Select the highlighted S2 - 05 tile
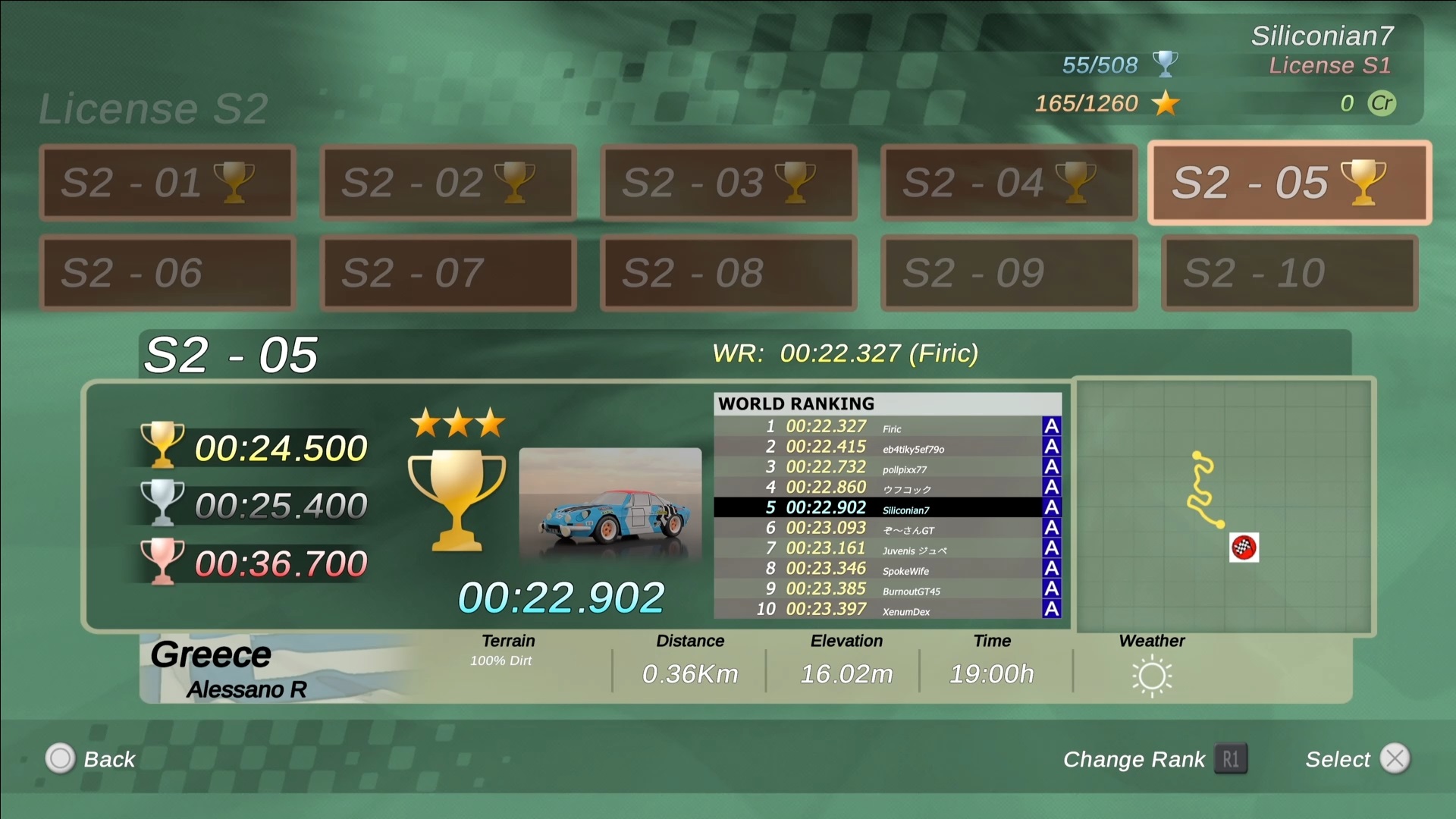 (1289, 183)
